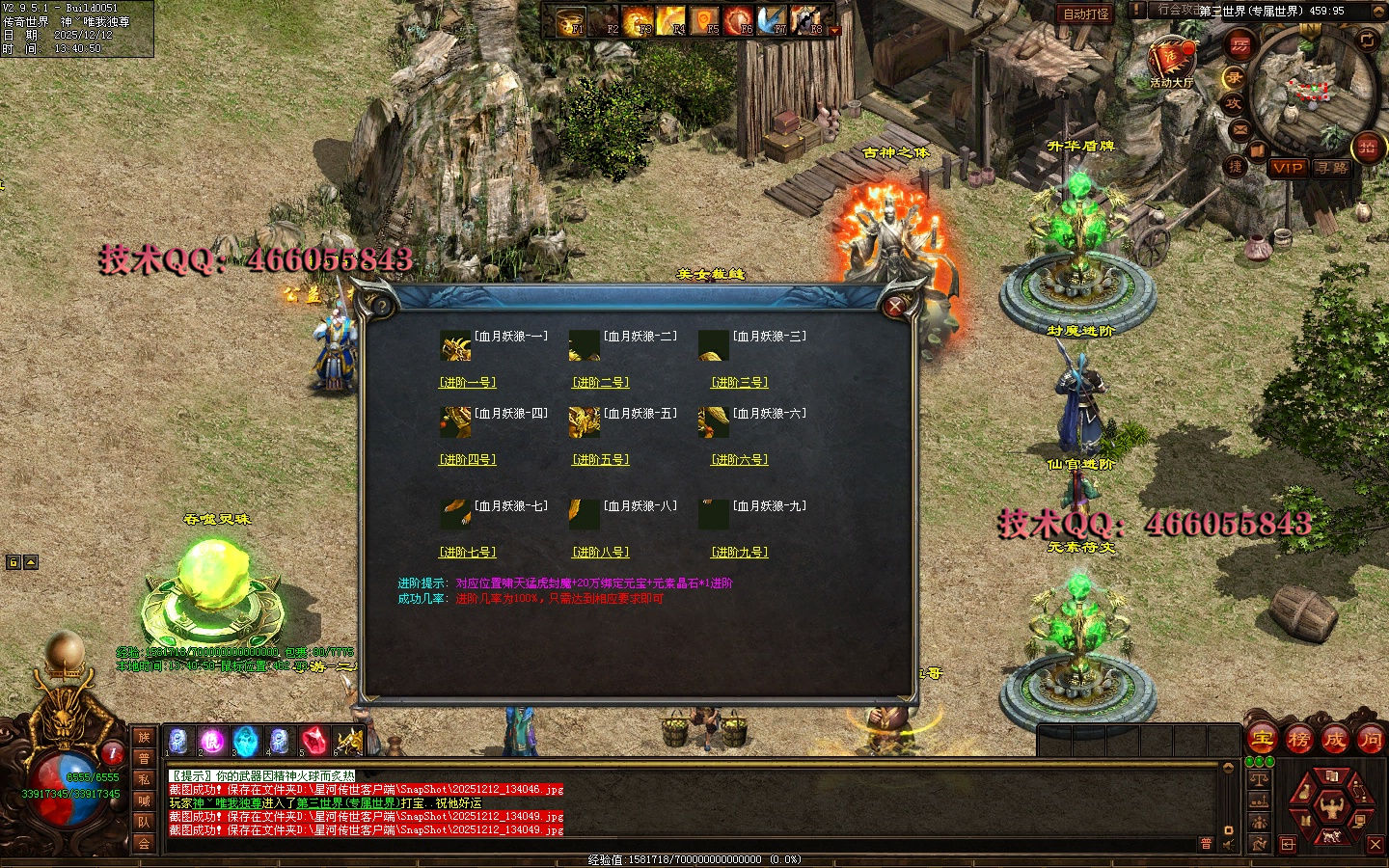Viewport: 1389px width, 868px height.
Task: Activate the 寻路 pathfinding button
Action: (1333, 168)
